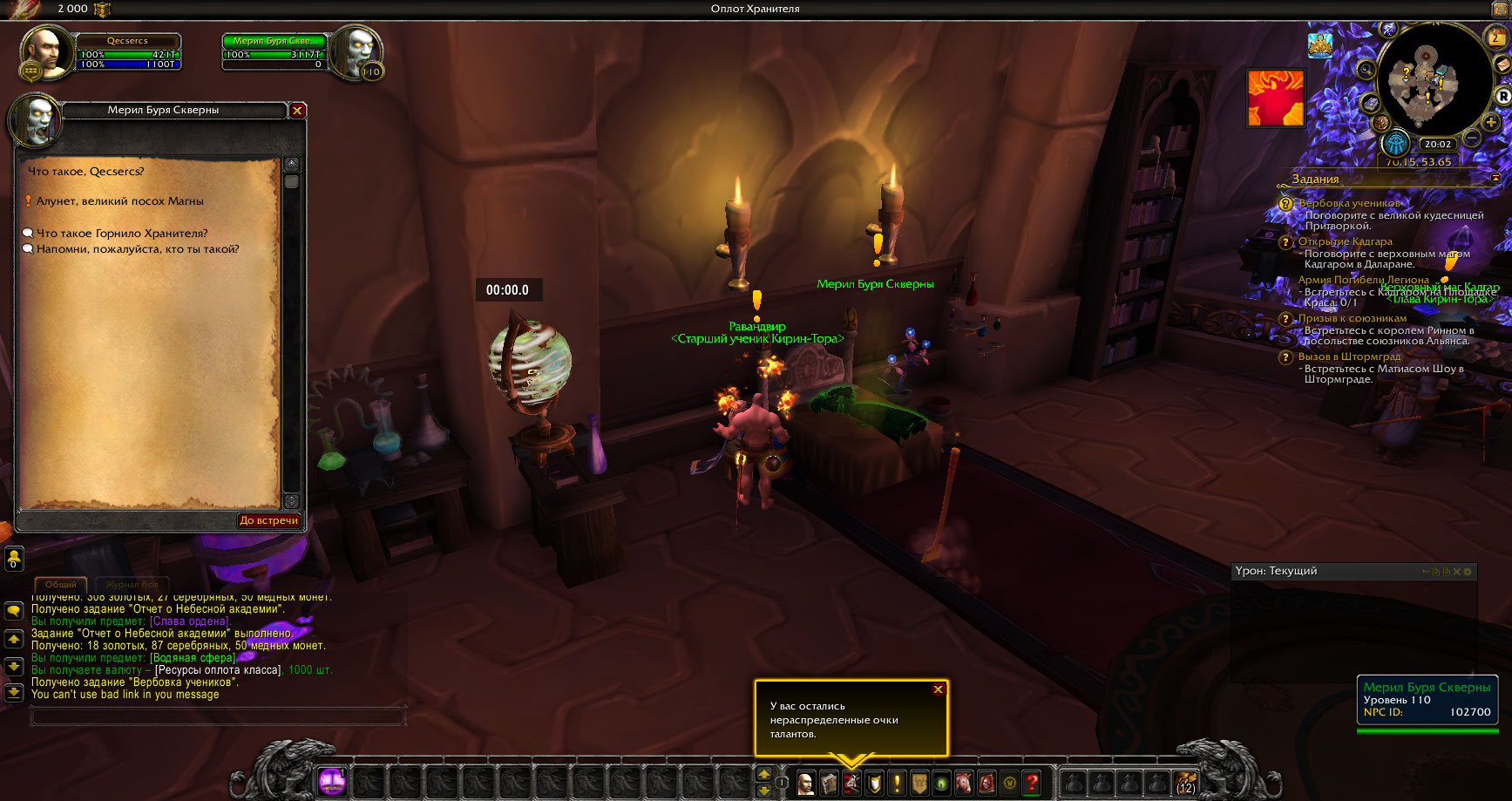Viewport: 1512px width, 801px height.
Task: Open the main backpack with 12 count
Action: click(x=1185, y=783)
